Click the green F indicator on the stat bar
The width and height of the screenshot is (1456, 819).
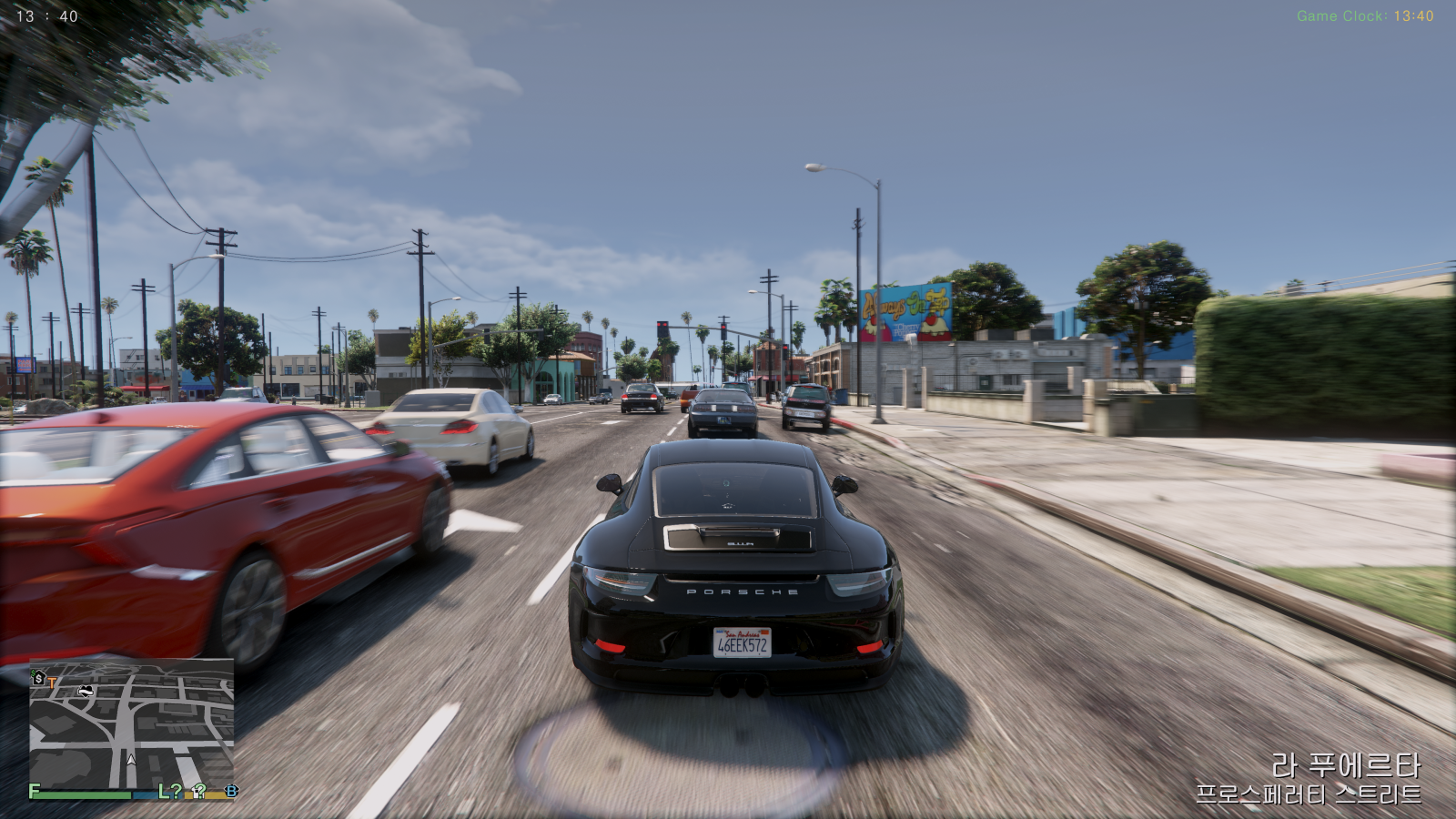[x=34, y=791]
